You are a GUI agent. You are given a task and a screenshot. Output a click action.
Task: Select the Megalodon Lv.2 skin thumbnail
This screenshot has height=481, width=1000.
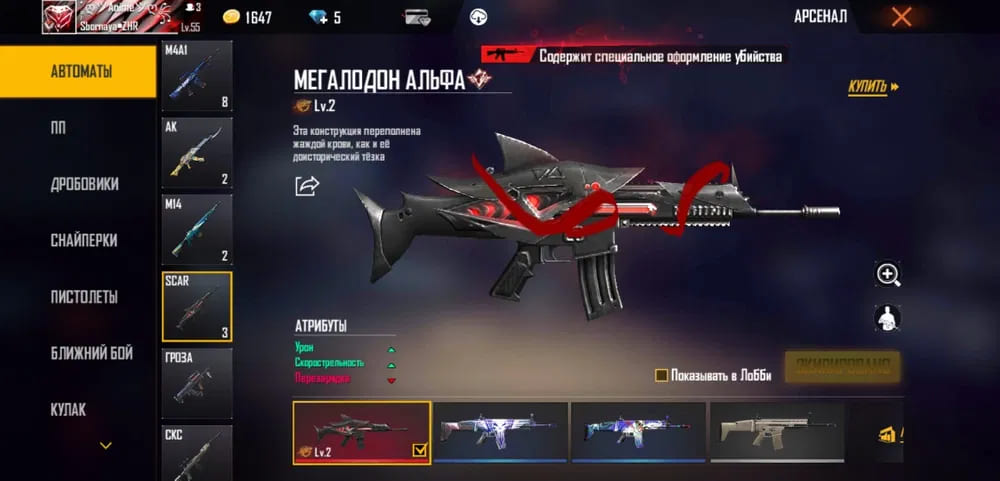click(x=361, y=434)
